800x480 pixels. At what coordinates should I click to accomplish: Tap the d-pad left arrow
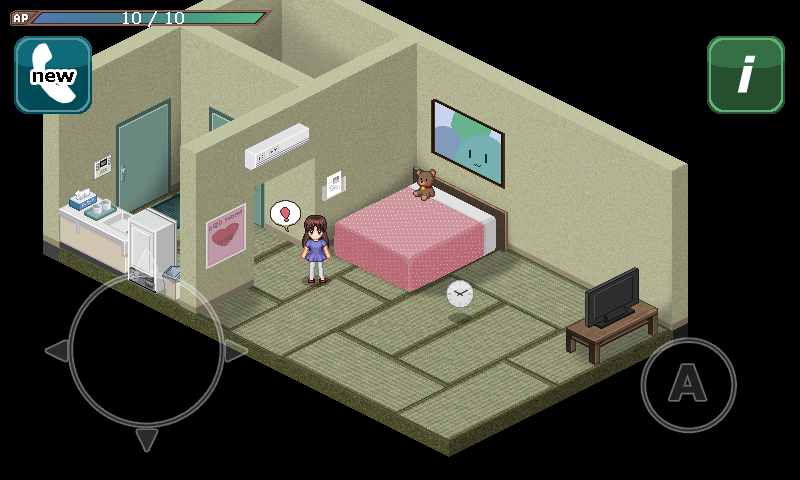click(57, 351)
